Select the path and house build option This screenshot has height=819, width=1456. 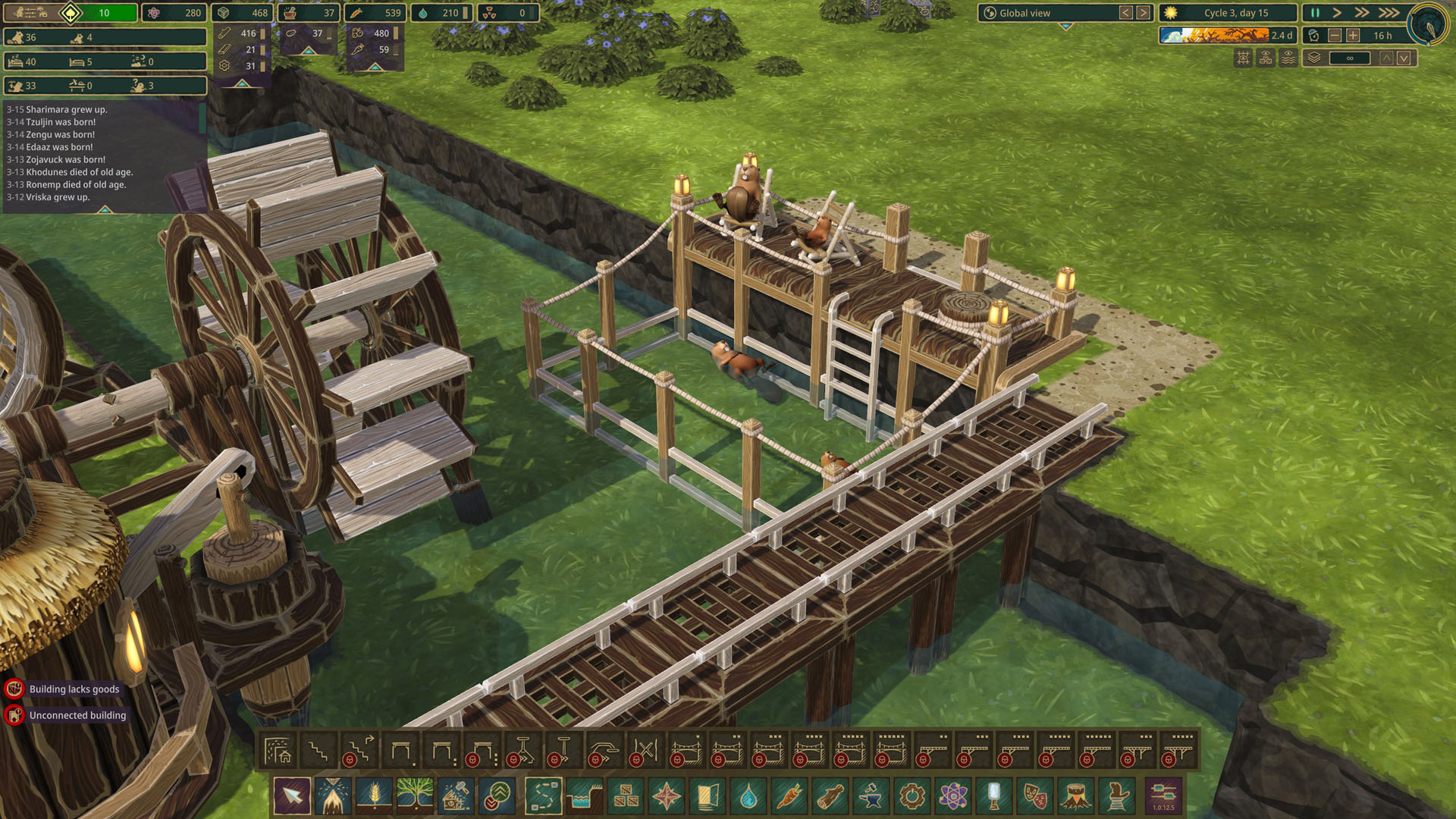coord(278,752)
